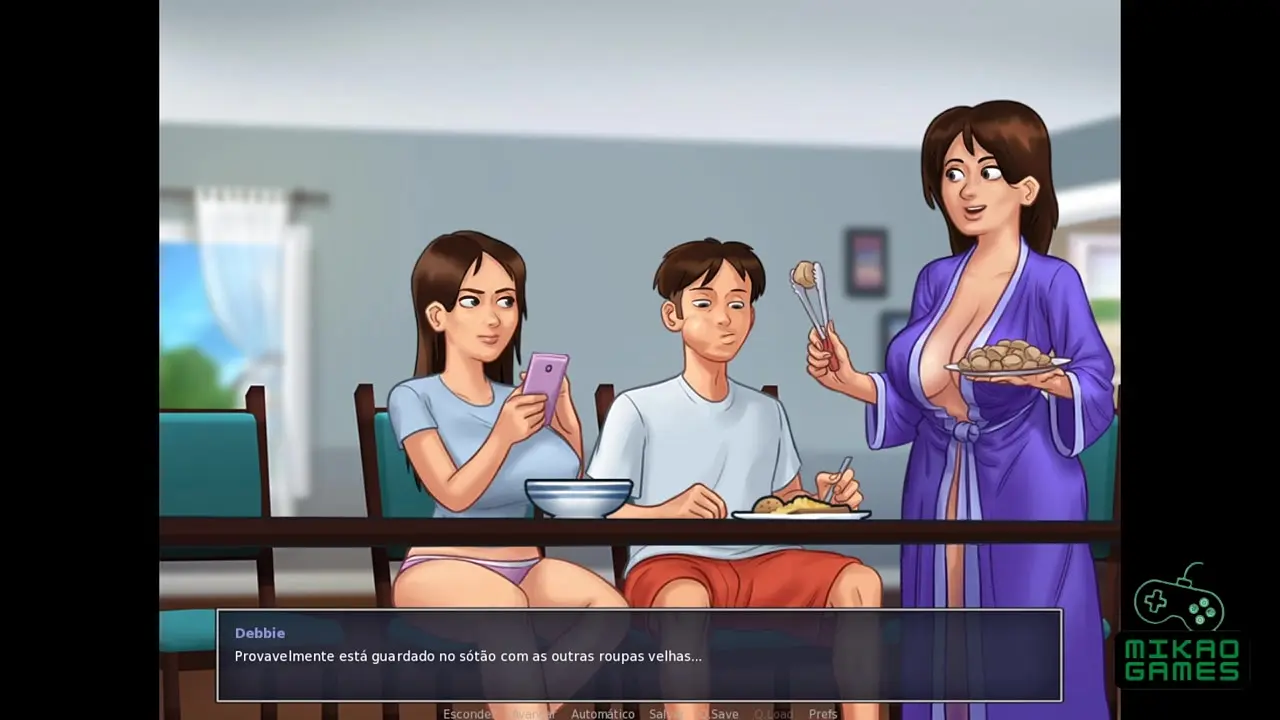Viewport: 1280px width, 720px height.
Task: Quick load using the Q.Load button
Action: click(773, 713)
